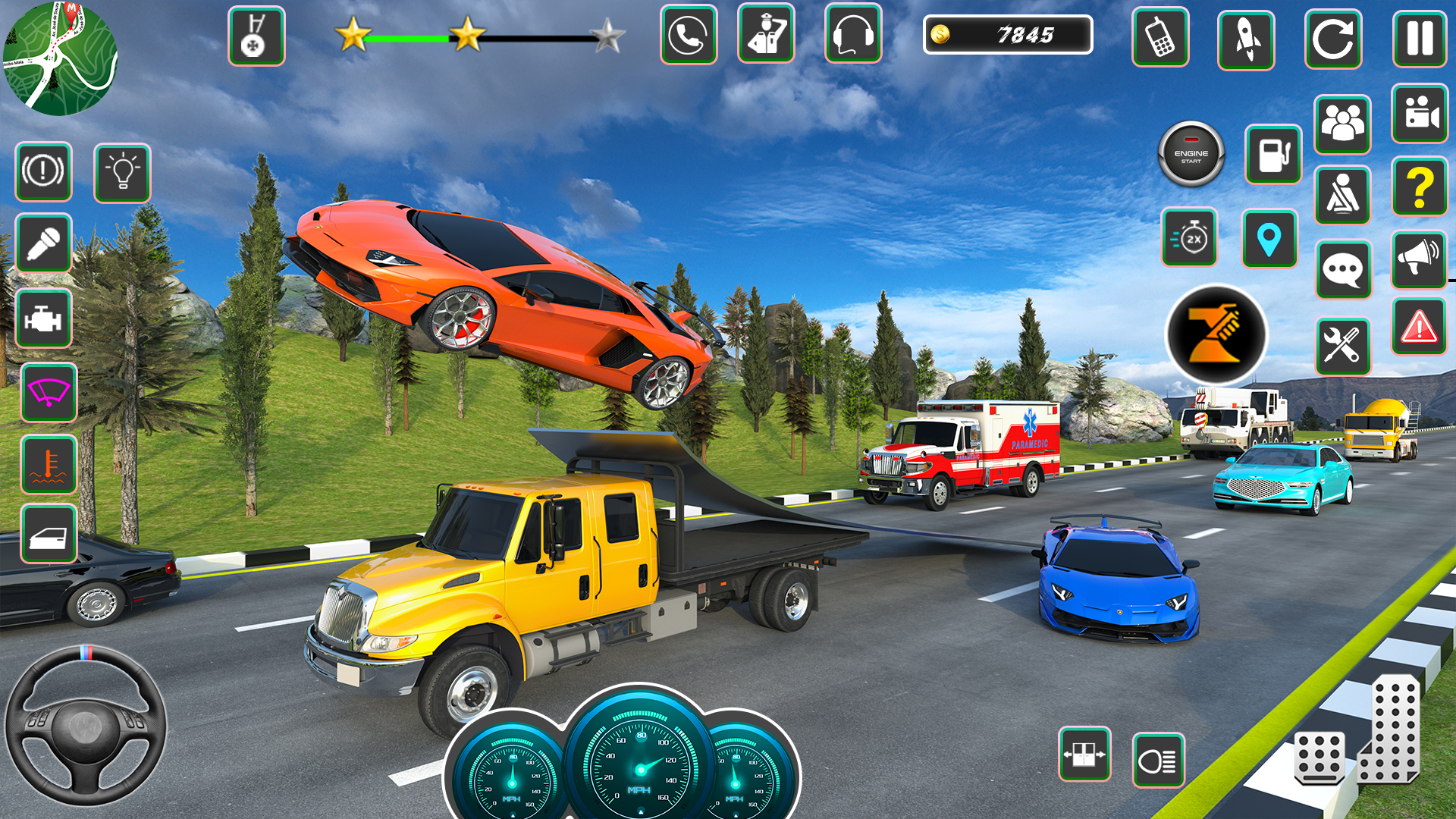The image size is (1456, 819).
Task: Open the police officer contact
Action: point(766,34)
